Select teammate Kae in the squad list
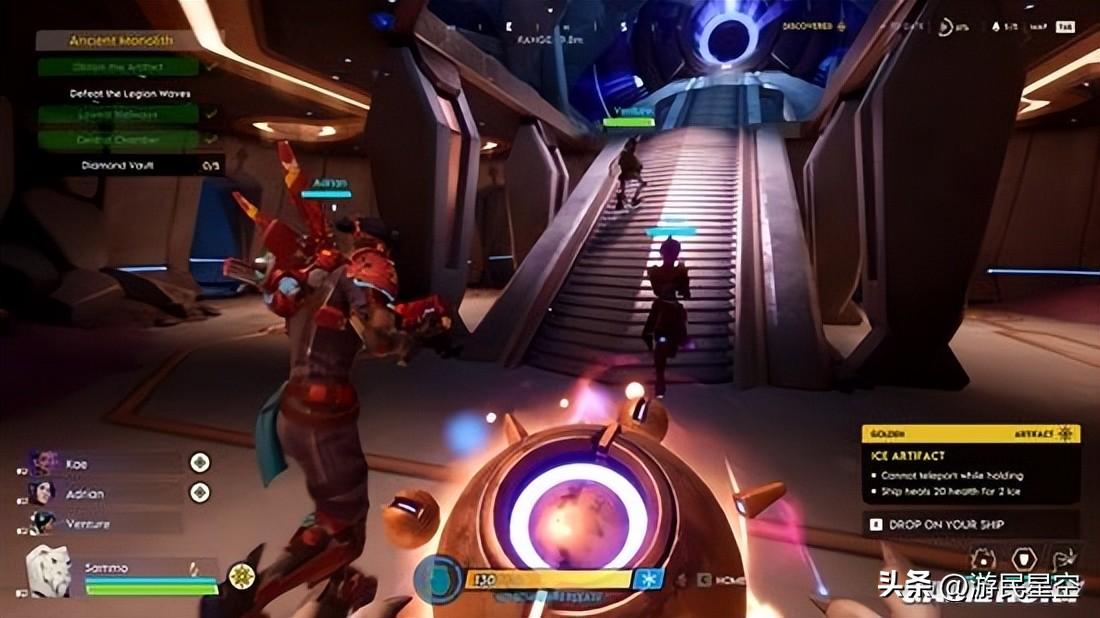 click(x=78, y=464)
